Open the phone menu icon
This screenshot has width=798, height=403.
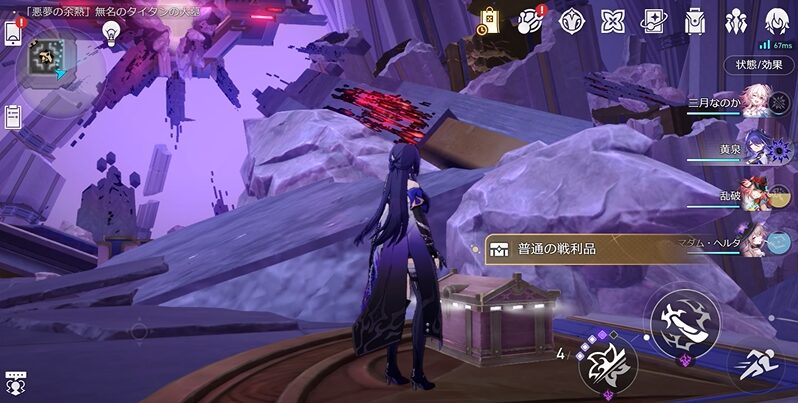[x=14, y=32]
